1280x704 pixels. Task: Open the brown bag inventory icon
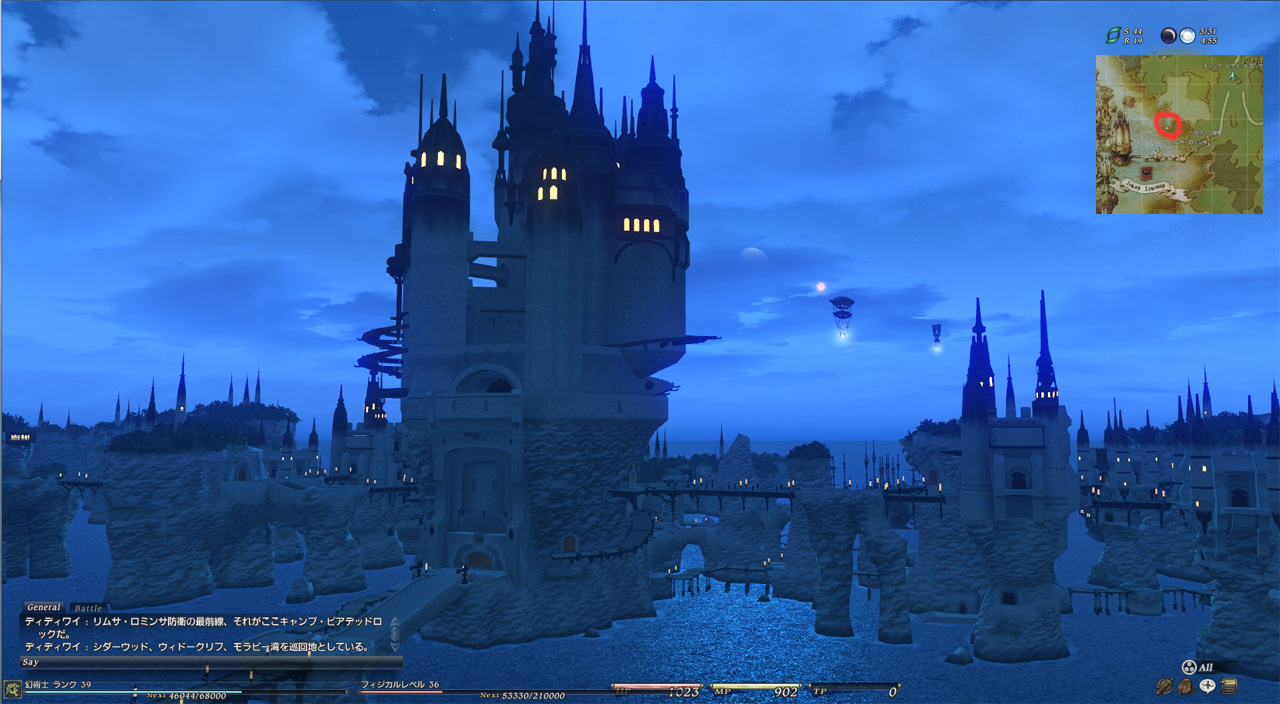(1185, 686)
